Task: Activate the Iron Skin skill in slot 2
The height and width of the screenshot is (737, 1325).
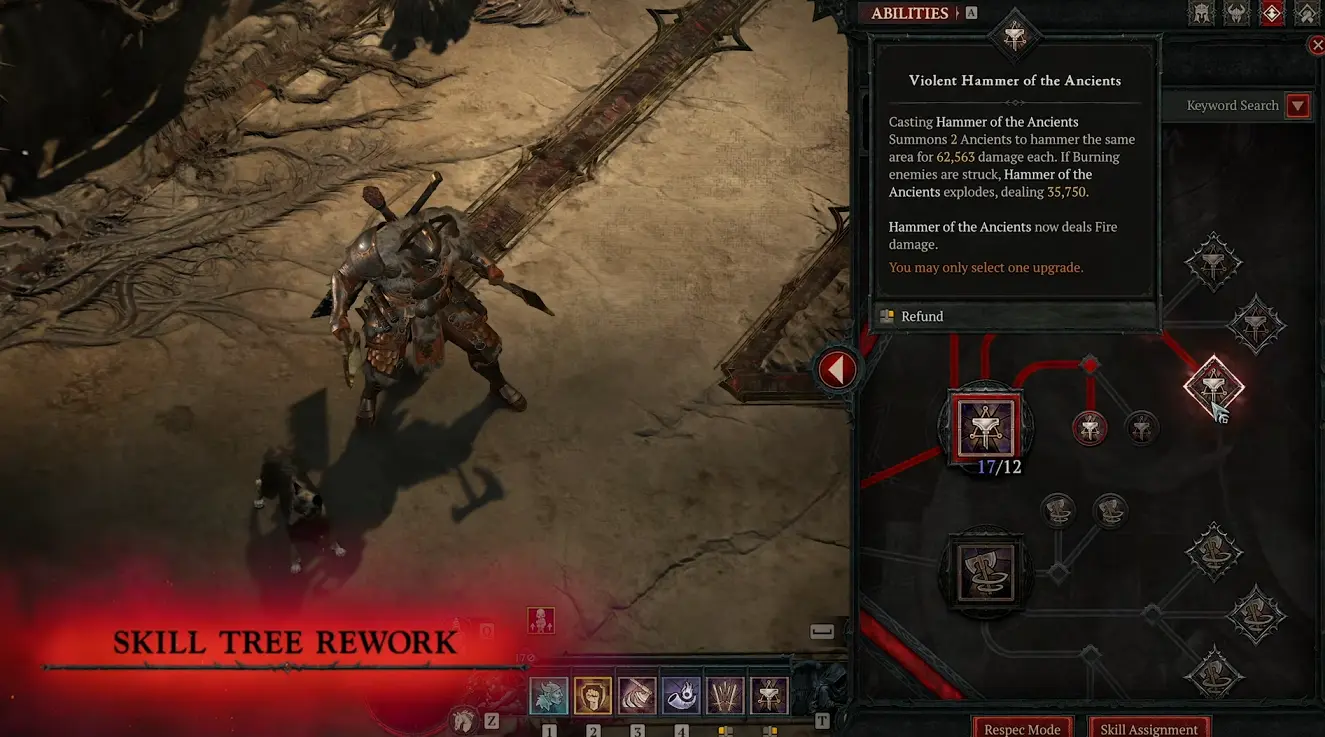Action: tap(594, 695)
